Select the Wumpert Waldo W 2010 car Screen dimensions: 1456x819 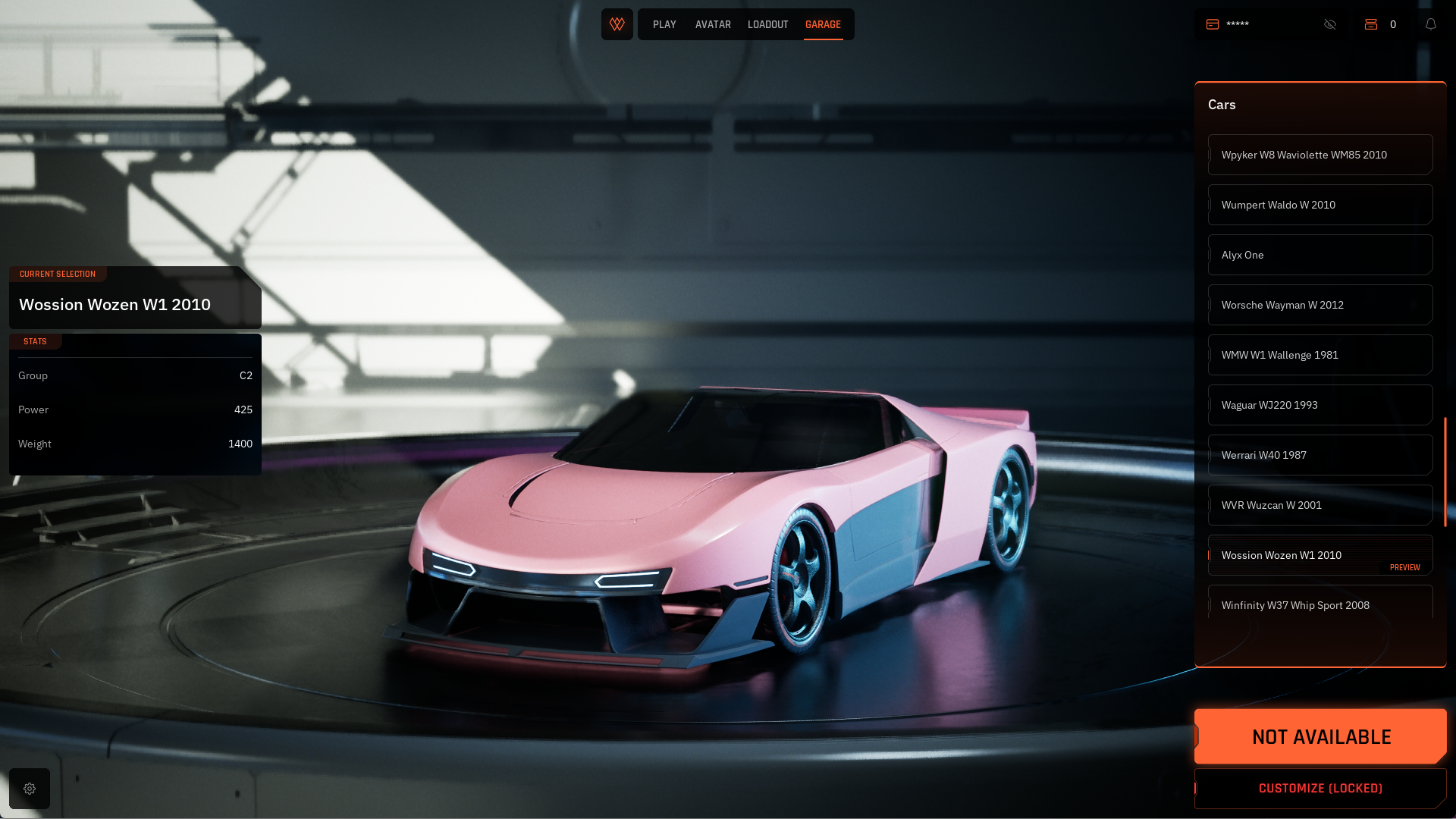[x=1319, y=205]
